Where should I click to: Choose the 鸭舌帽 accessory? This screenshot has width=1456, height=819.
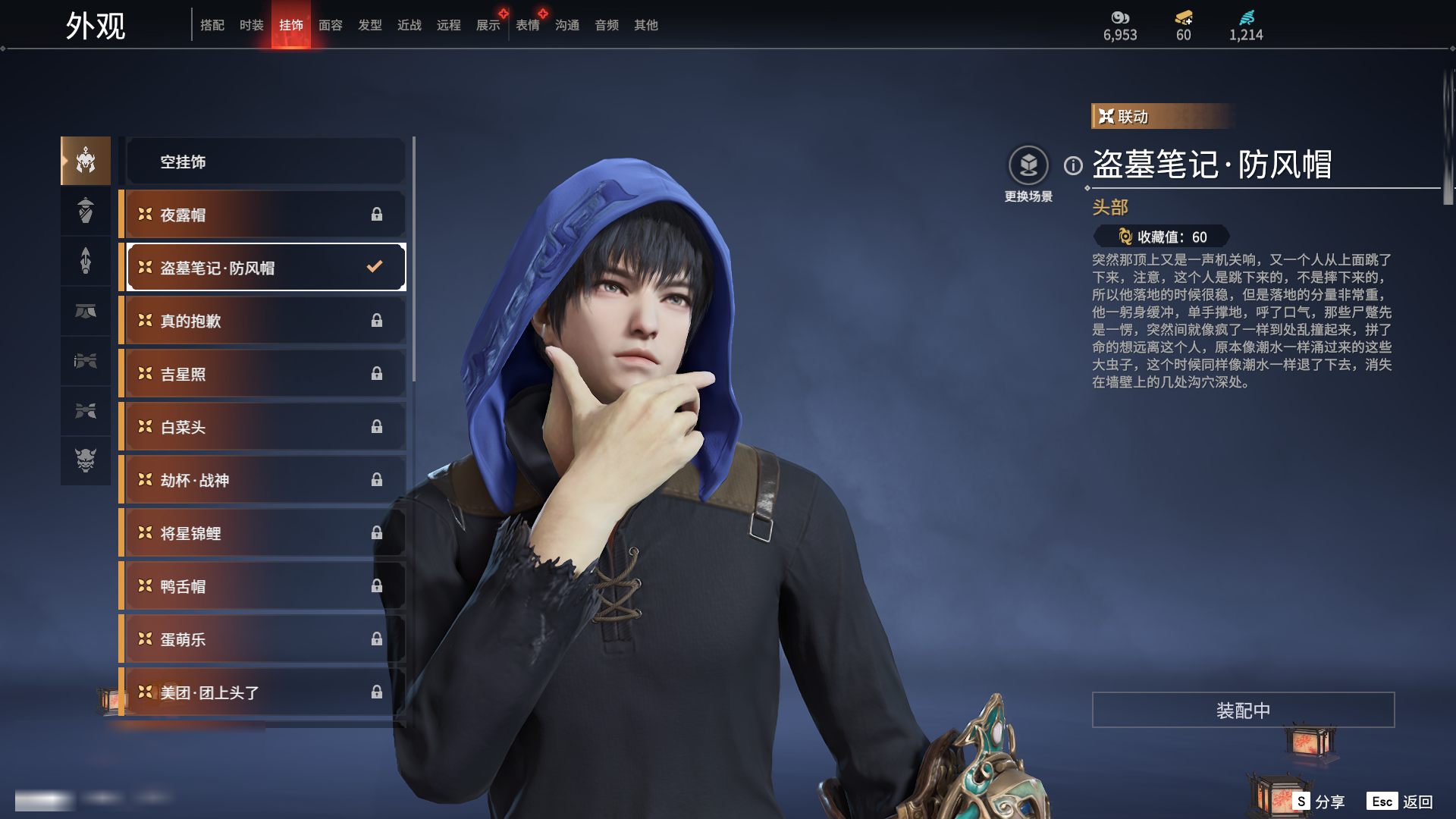pos(265,586)
